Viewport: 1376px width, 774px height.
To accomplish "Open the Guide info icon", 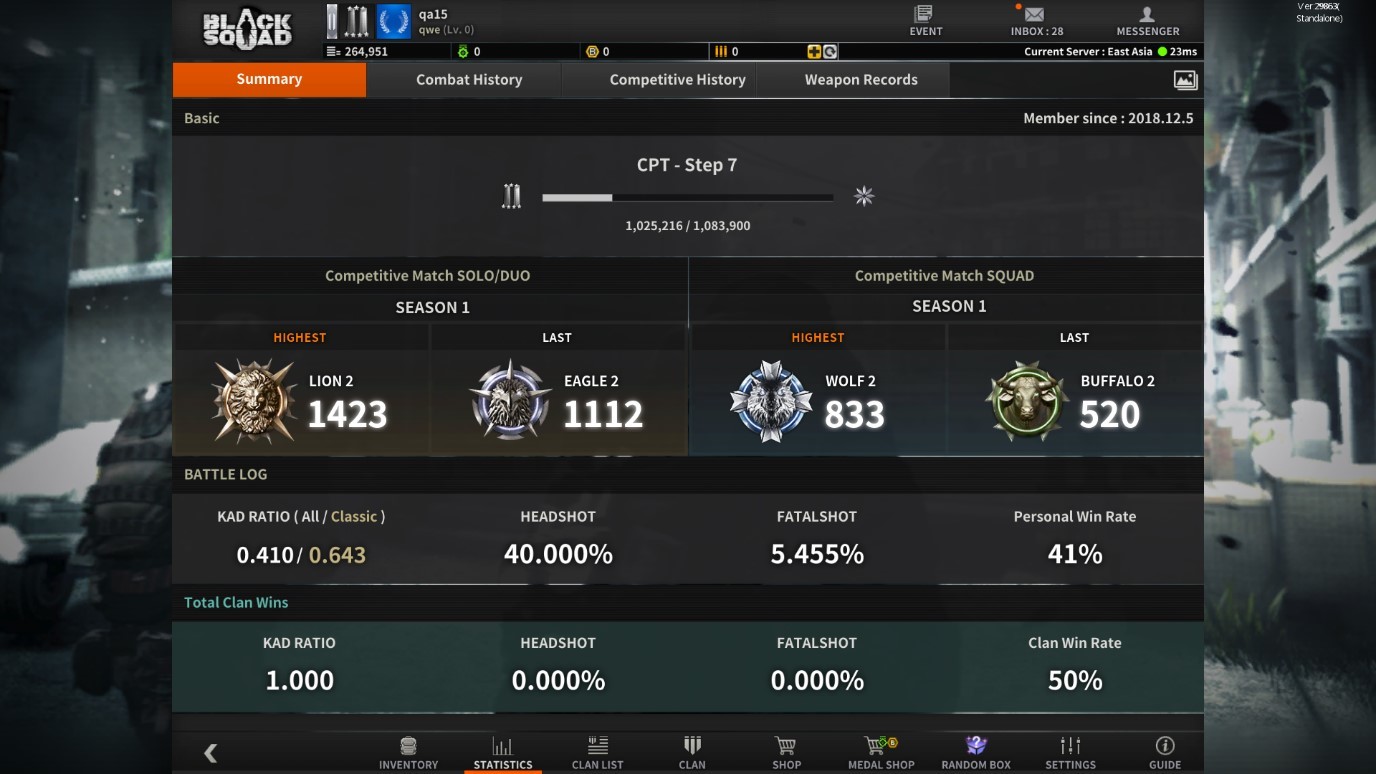I will 1163,745.
